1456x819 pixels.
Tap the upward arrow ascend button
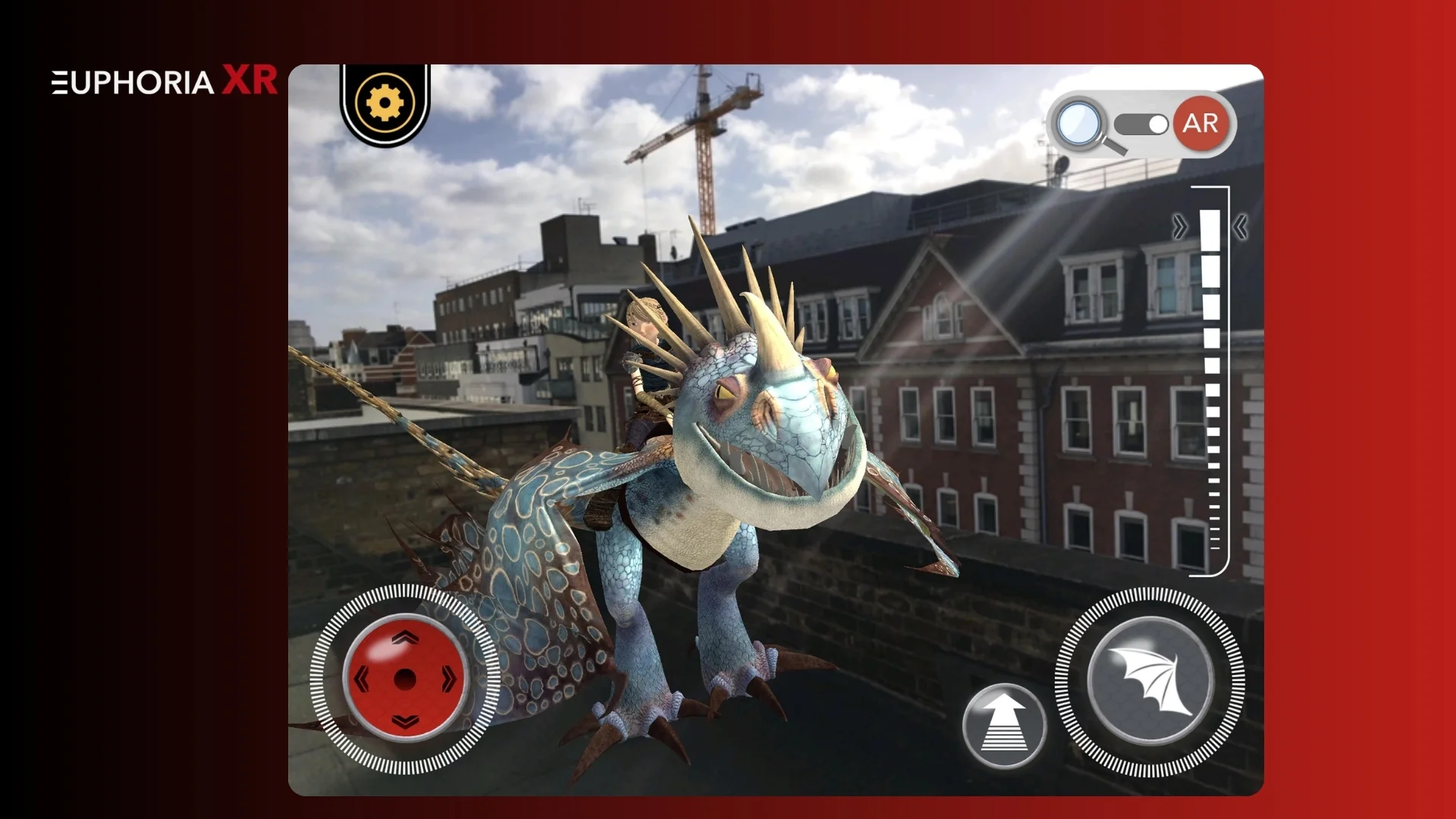pos(1003,726)
